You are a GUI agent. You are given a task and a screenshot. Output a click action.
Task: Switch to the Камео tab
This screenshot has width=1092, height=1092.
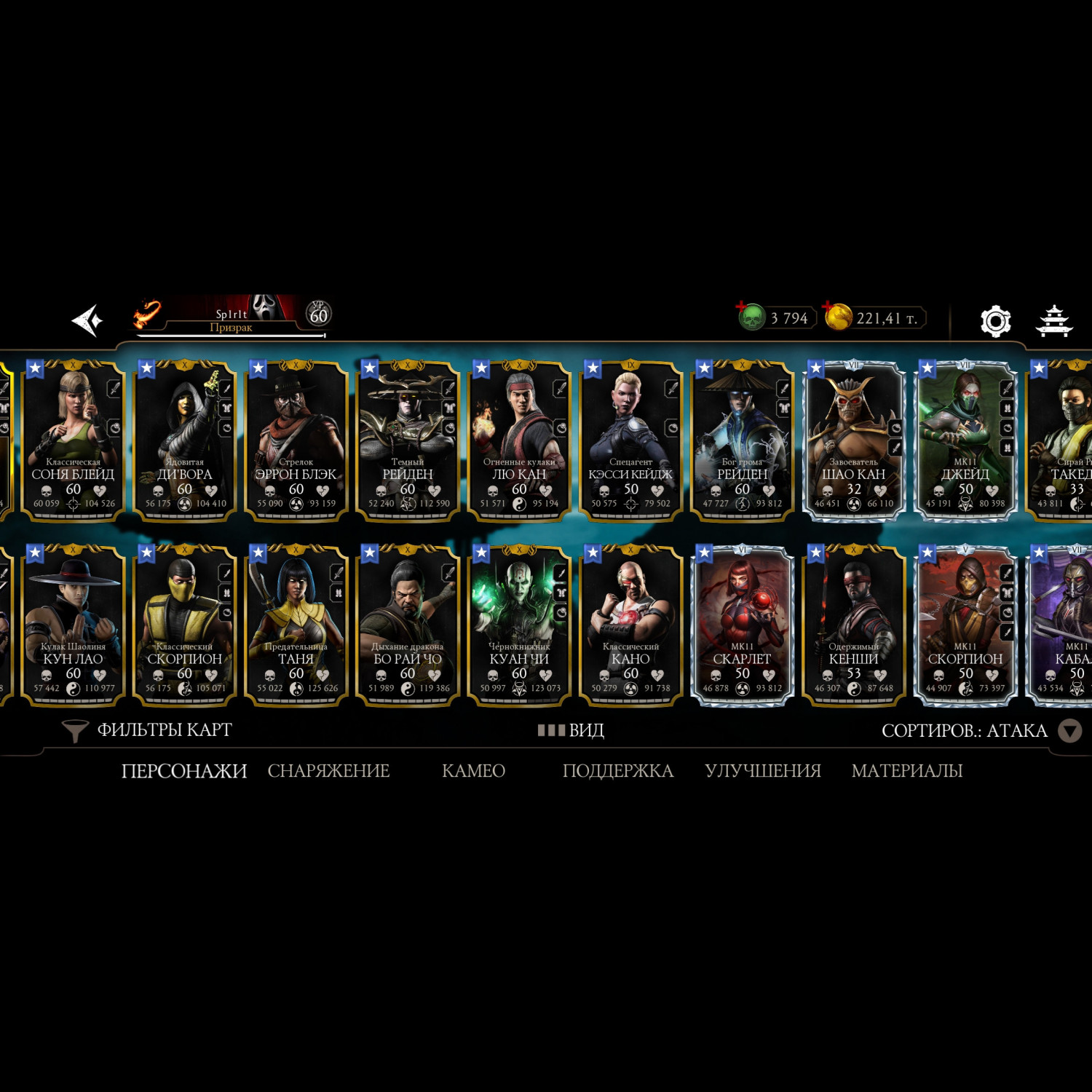[473, 770]
